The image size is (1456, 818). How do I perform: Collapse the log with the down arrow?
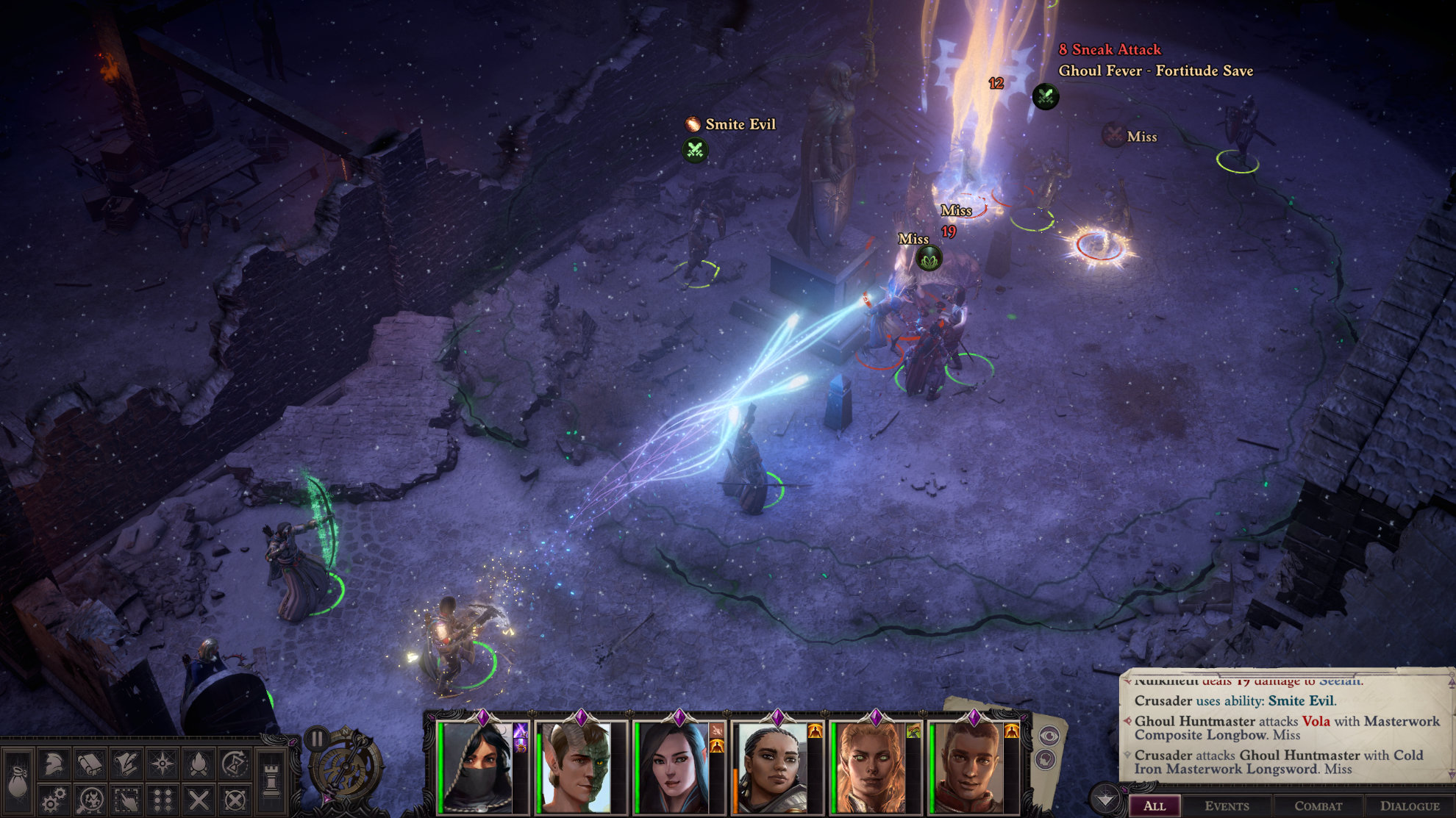click(1105, 799)
